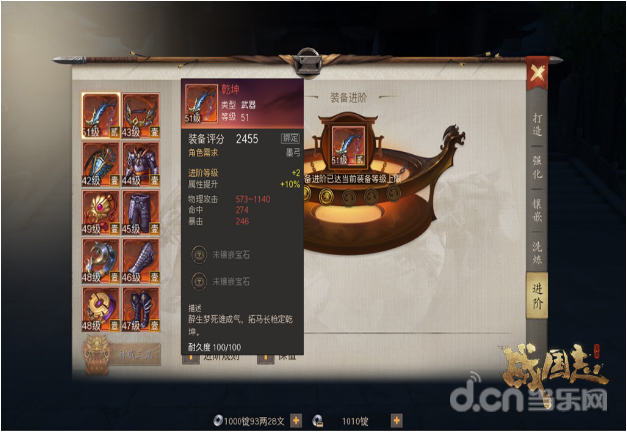
Task: Choose the level 47 dark boots slot
Action: [x=140, y=308]
